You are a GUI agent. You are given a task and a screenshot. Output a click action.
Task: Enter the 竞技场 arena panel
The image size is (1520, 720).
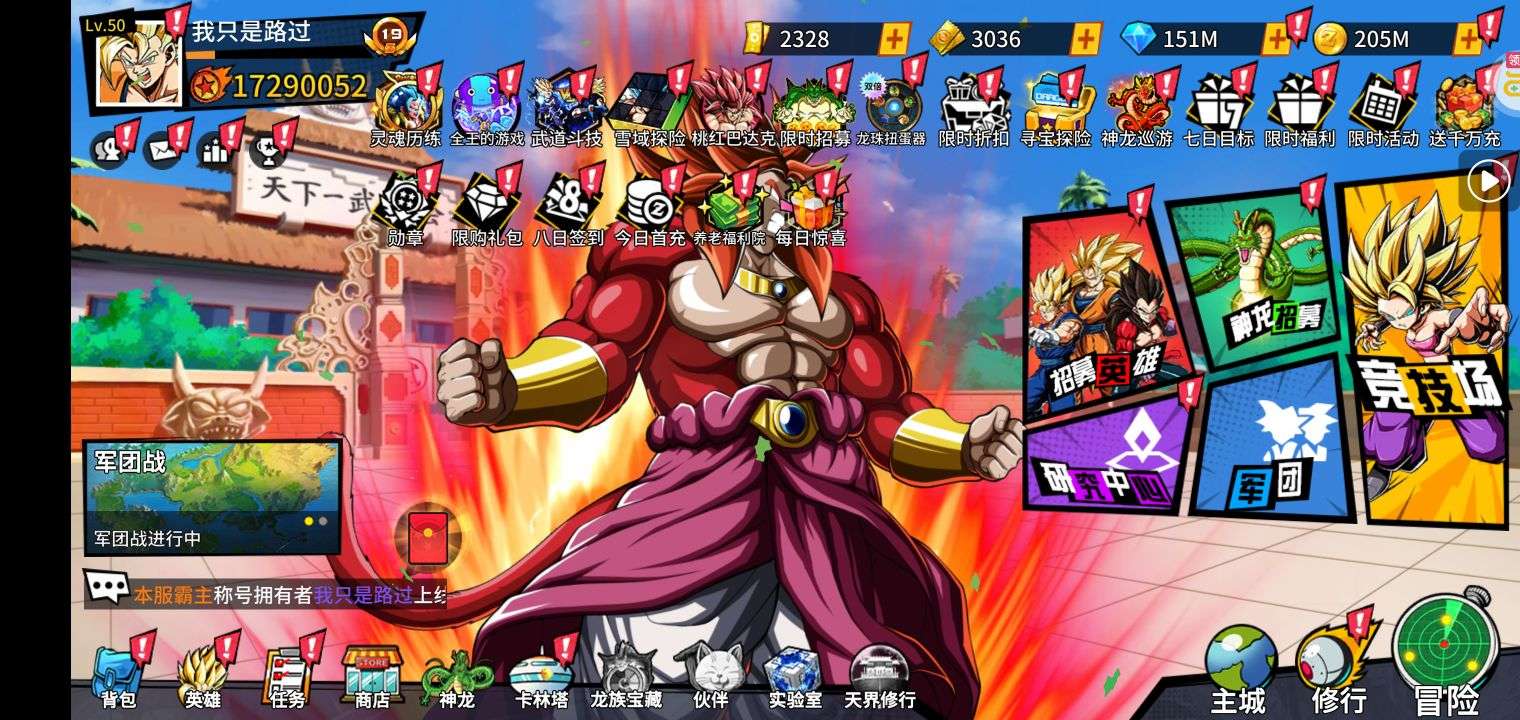tap(1427, 350)
